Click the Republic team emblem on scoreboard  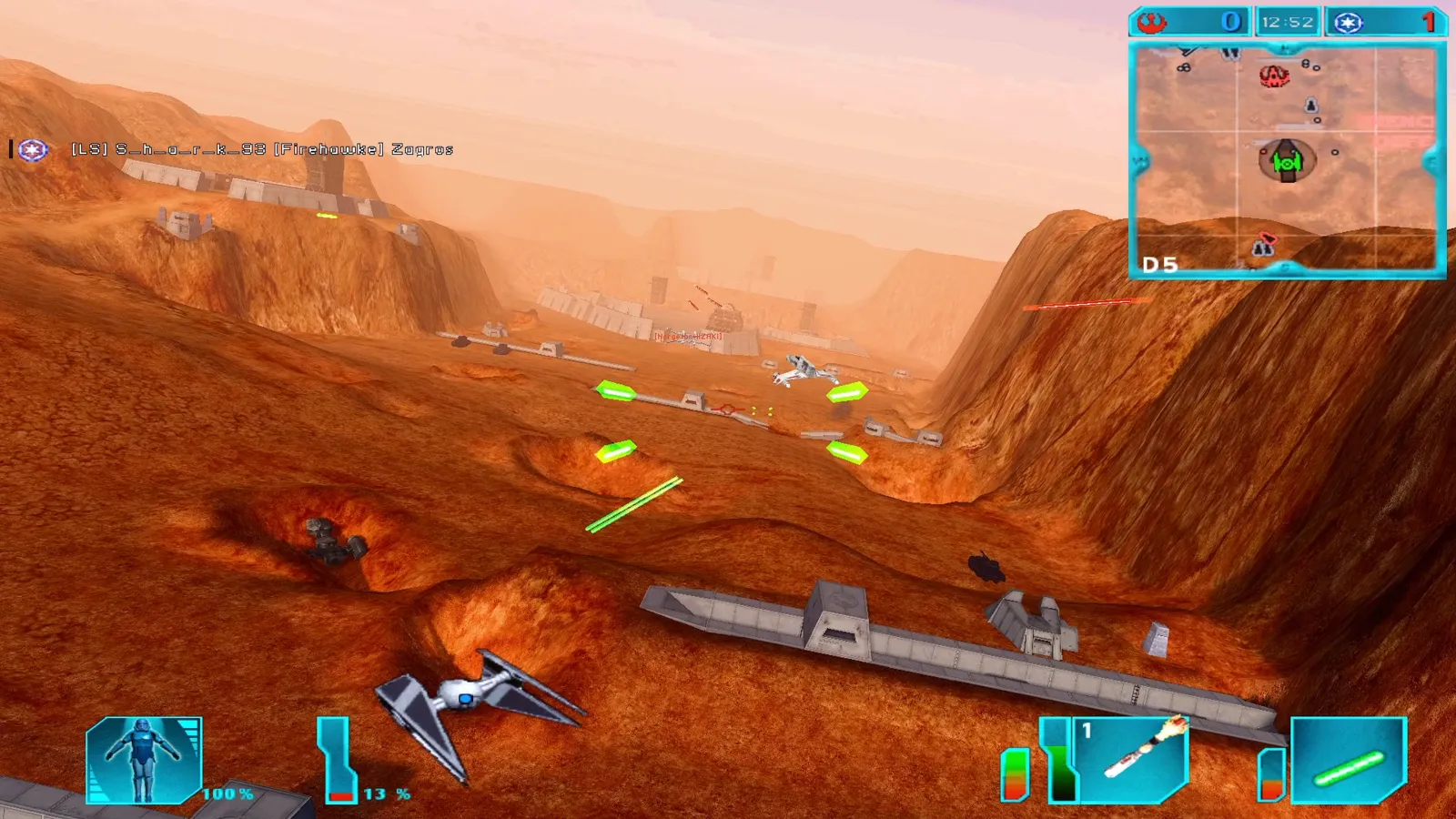tap(1348, 23)
